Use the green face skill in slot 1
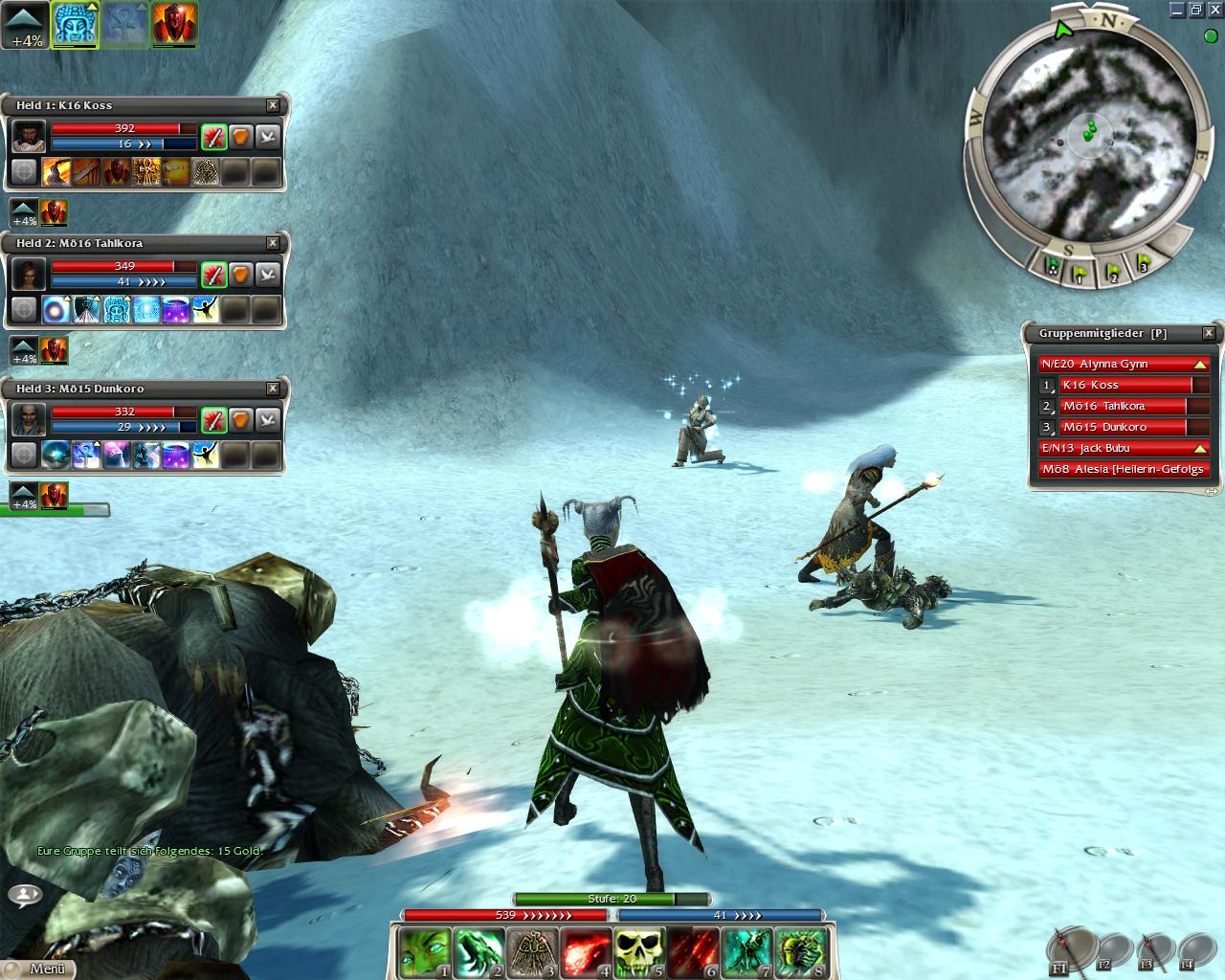This screenshot has width=1225, height=980. [423, 952]
